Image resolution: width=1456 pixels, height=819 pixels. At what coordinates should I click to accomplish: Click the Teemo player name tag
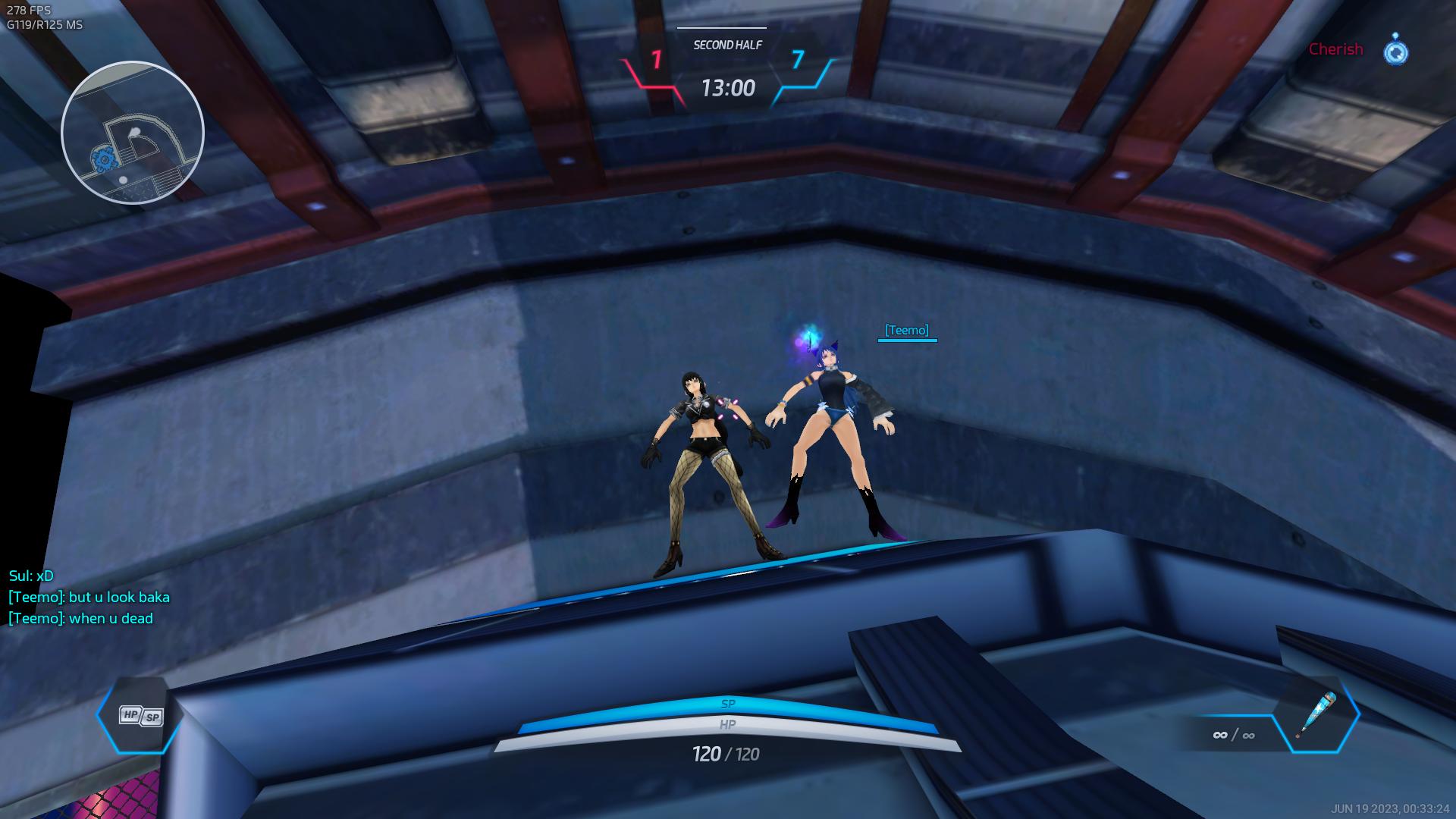(907, 331)
